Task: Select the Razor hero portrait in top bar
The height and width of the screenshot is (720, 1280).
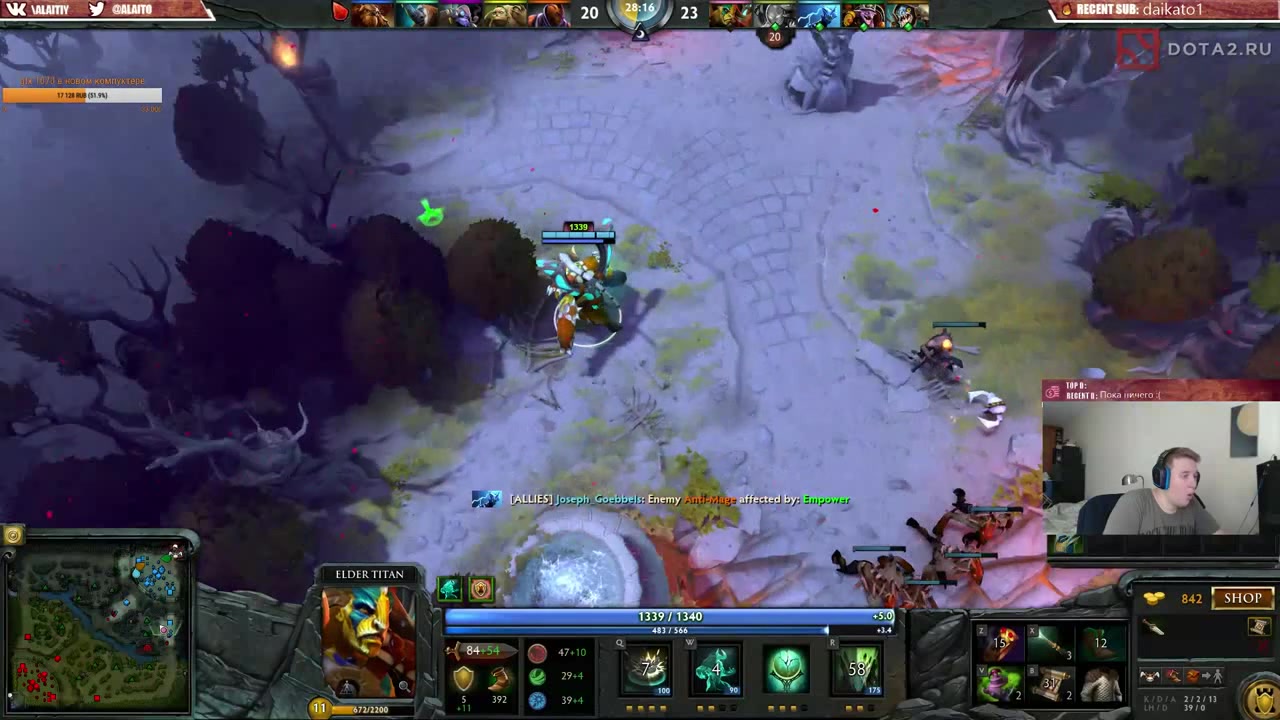Action: click(818, 14)
